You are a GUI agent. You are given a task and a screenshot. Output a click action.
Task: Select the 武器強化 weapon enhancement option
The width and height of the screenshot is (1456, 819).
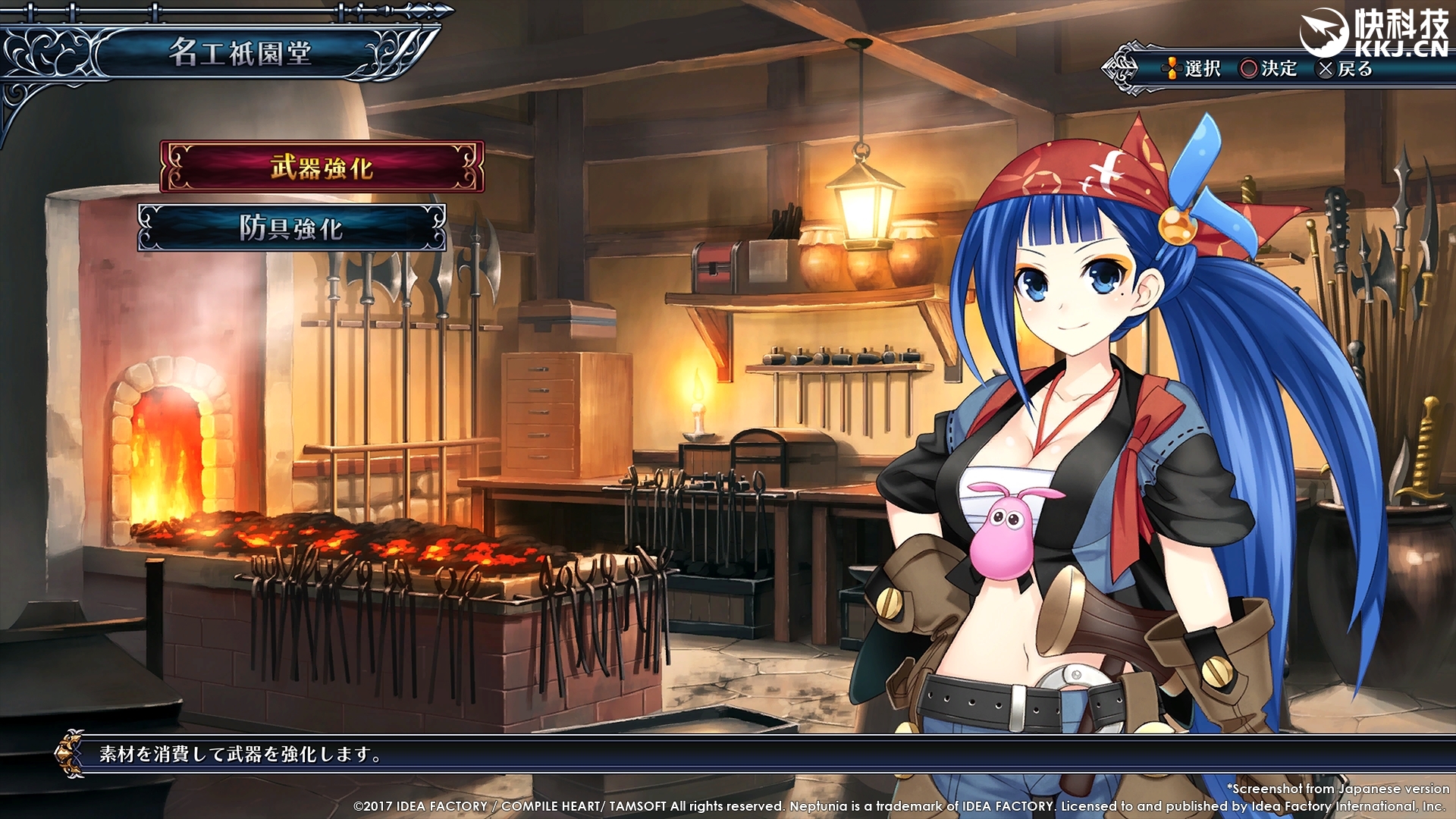[x=322, y=167]
